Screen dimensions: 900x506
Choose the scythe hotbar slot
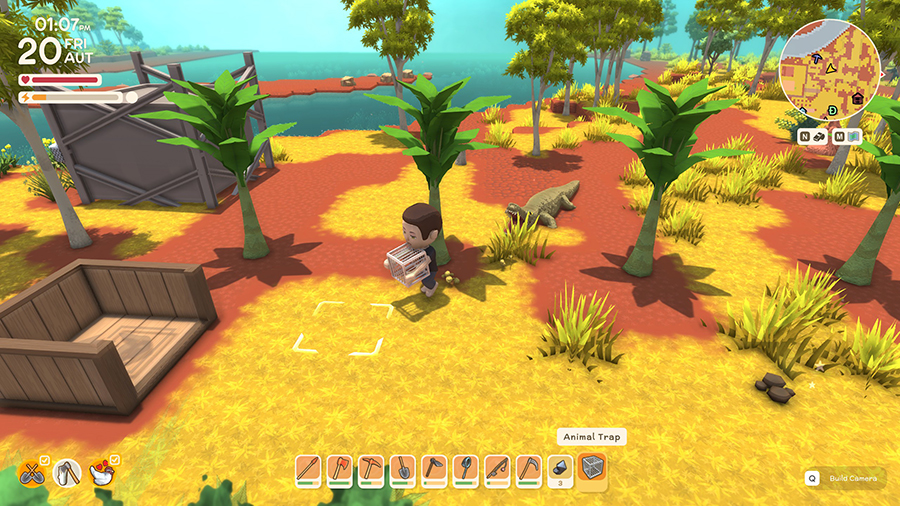(527, 468)
